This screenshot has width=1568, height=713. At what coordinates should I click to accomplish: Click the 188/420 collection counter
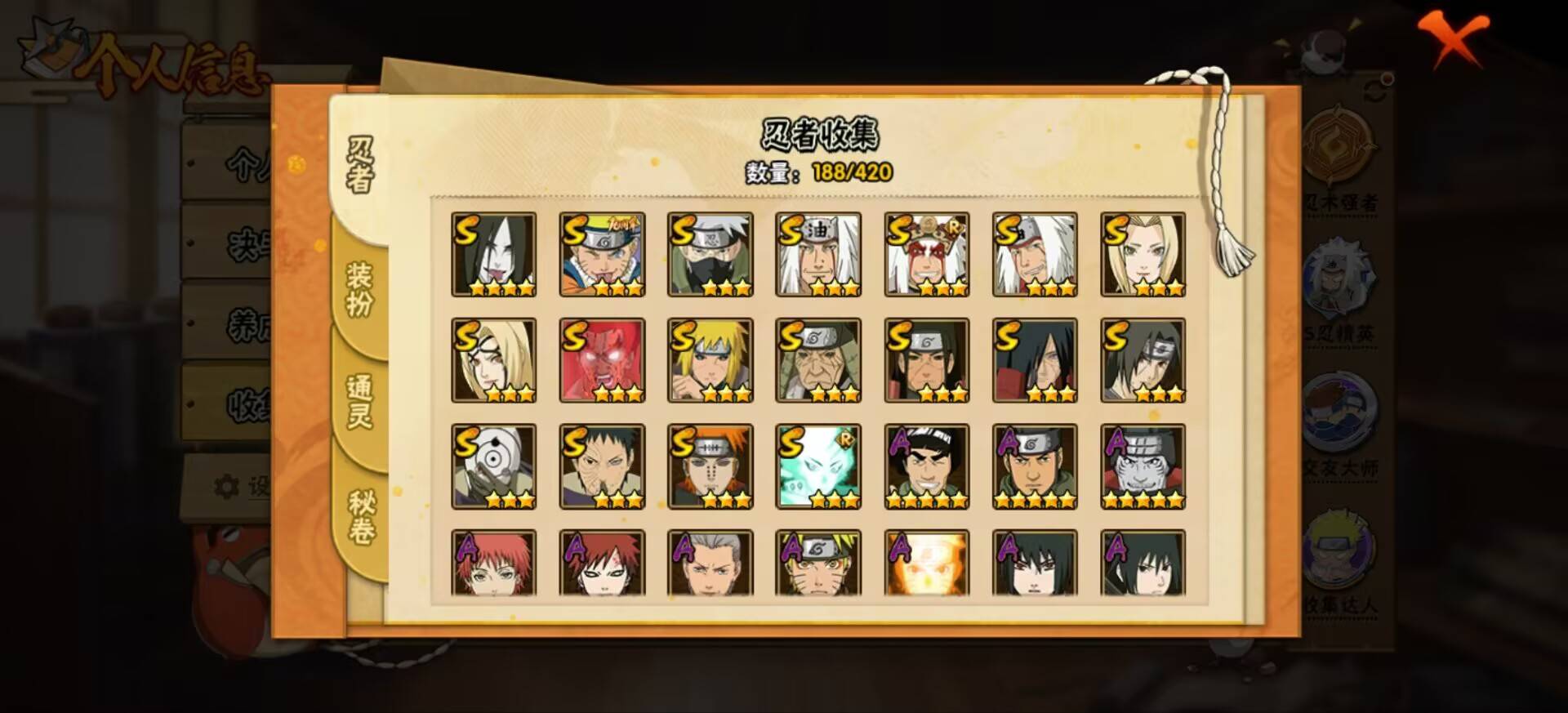[849, 172]
